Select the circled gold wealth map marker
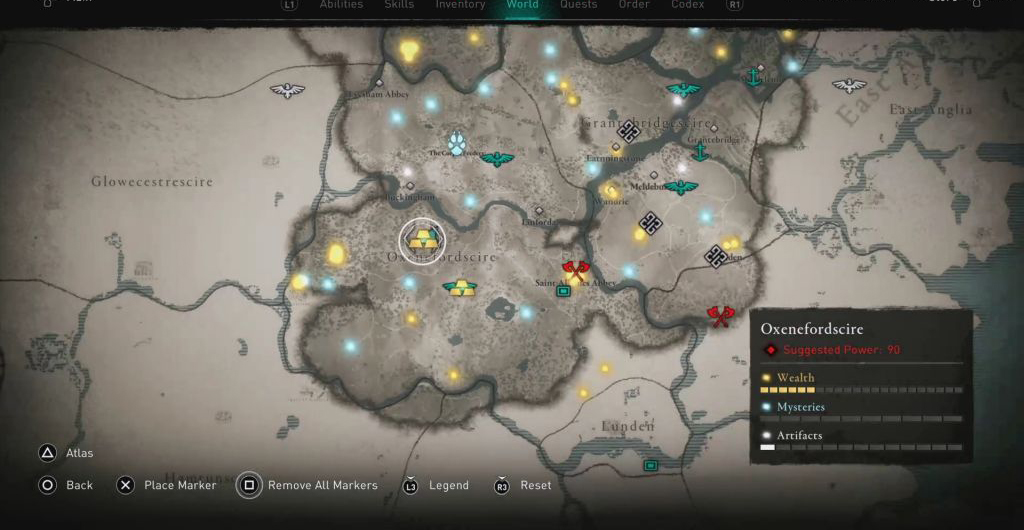 pyautogui.click(x=422, y=240)
